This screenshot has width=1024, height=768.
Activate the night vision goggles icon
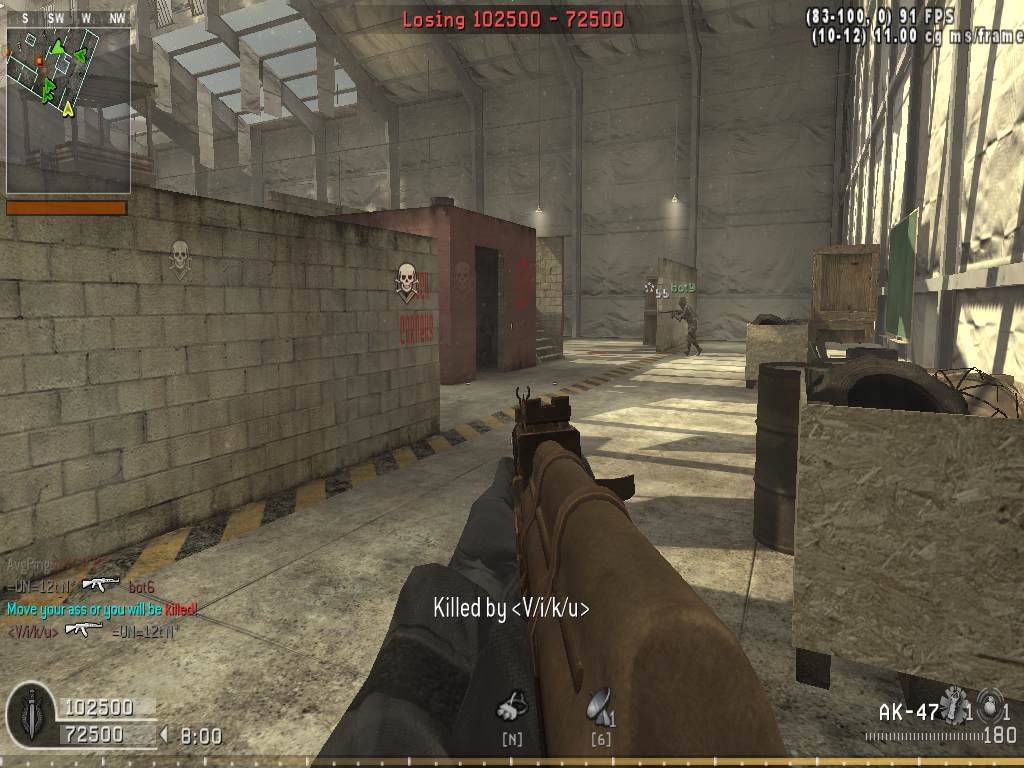512,706
